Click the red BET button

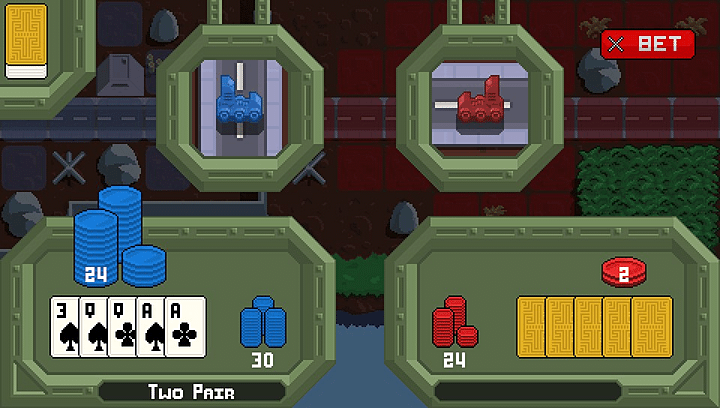point(647,44)
